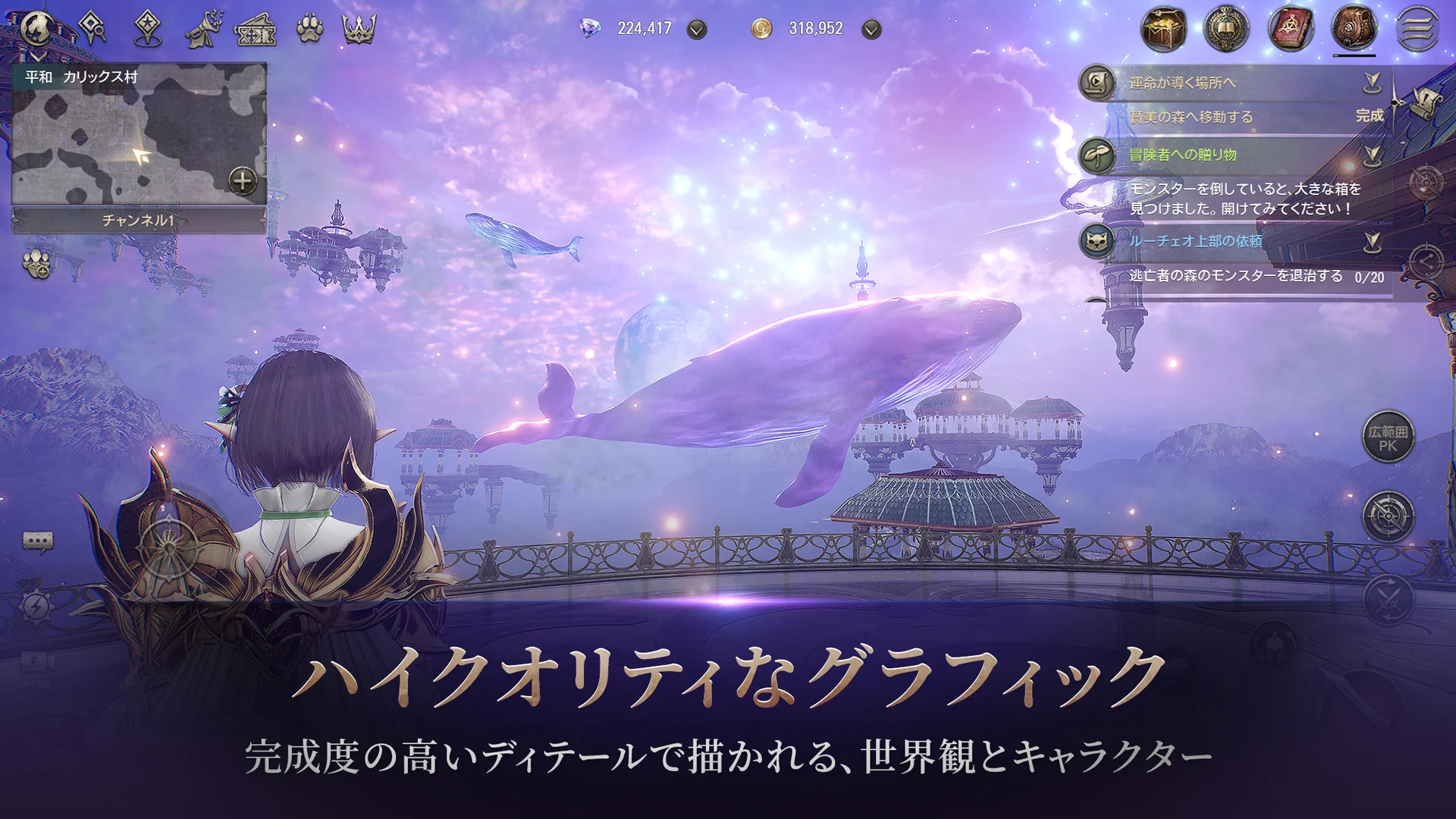
Task: Click the 完成 complete button
Action: [x=1370, y=117]
